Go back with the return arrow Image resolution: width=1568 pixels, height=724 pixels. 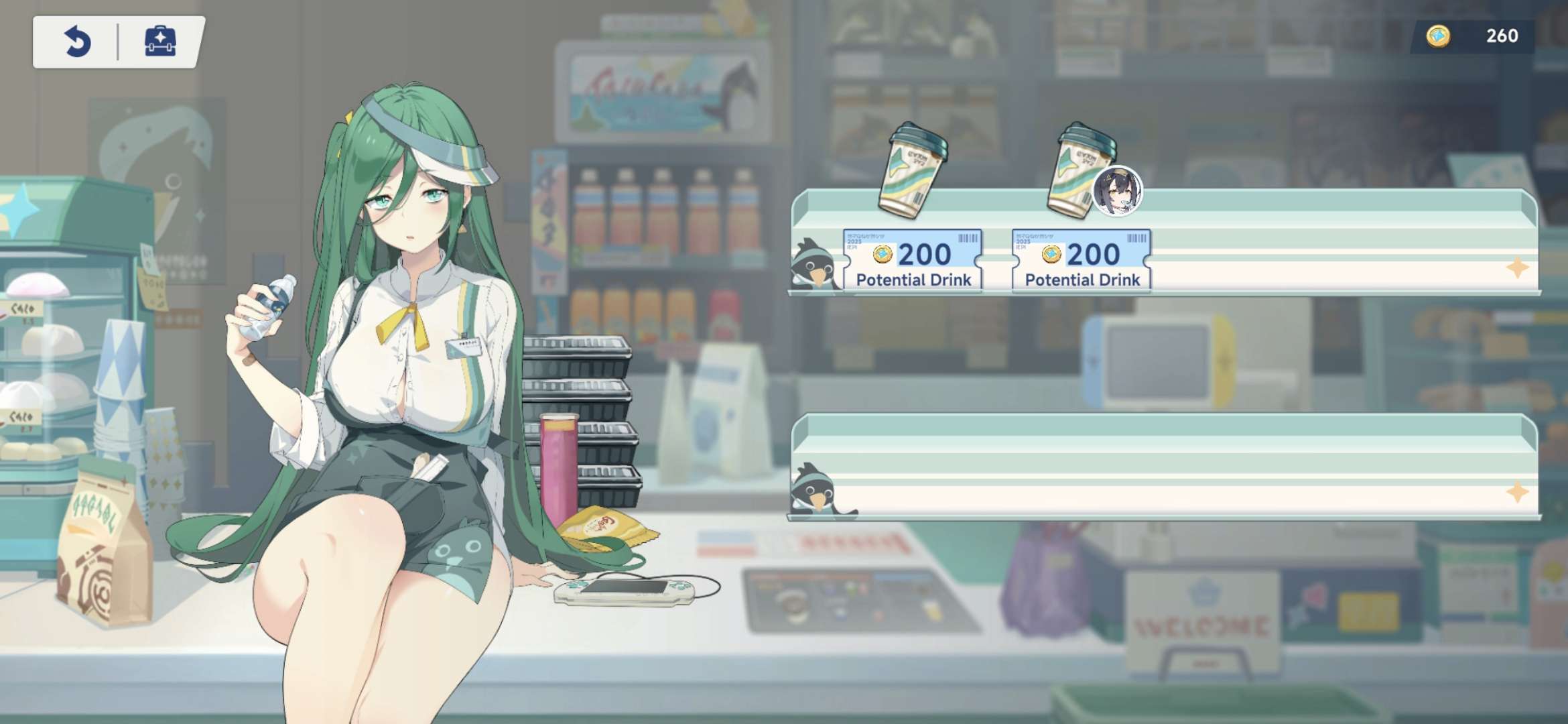coord(78,42)
